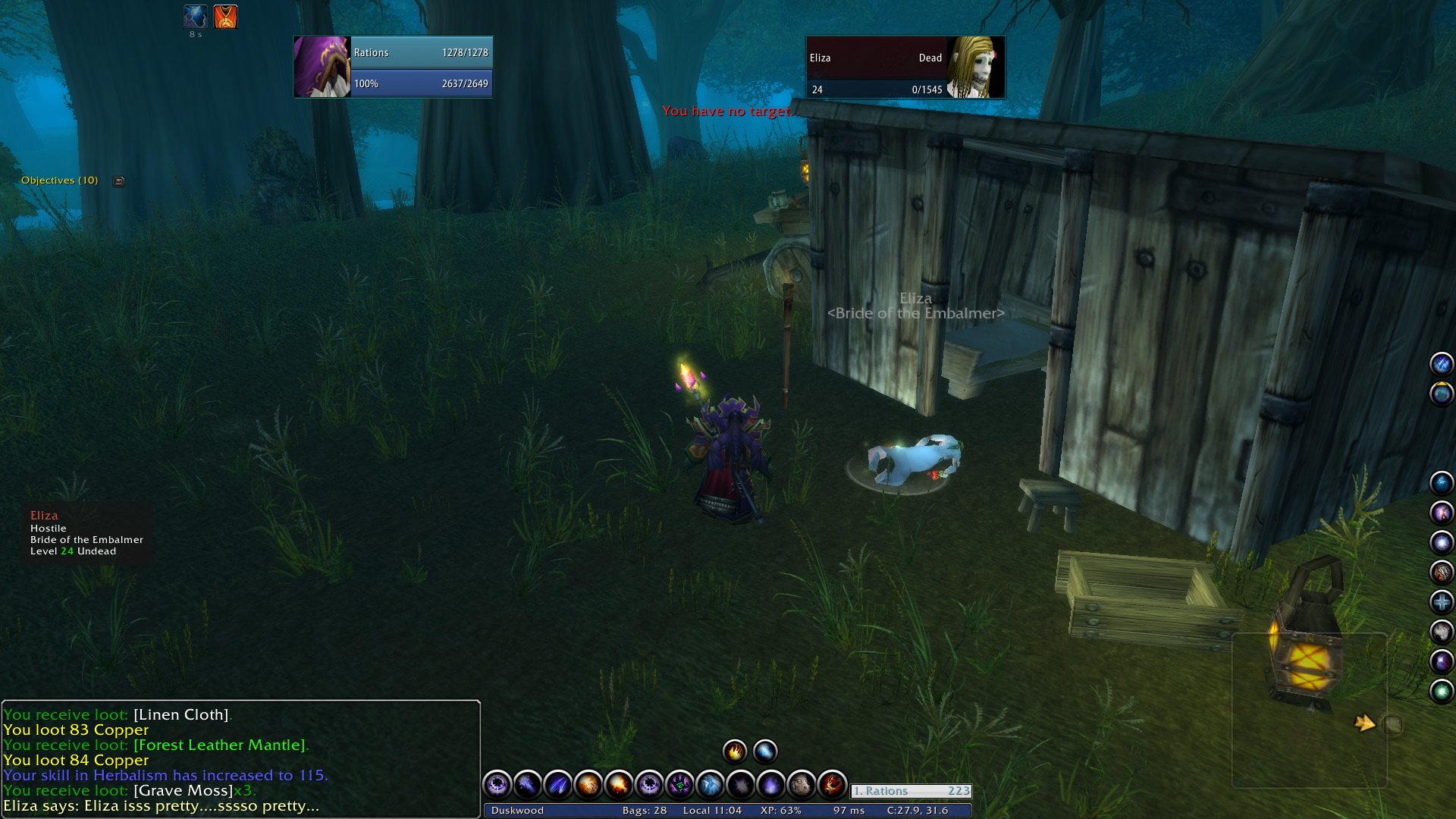Click Eliza's target portrait
1456x819 pixels.
tap(975, 67)
